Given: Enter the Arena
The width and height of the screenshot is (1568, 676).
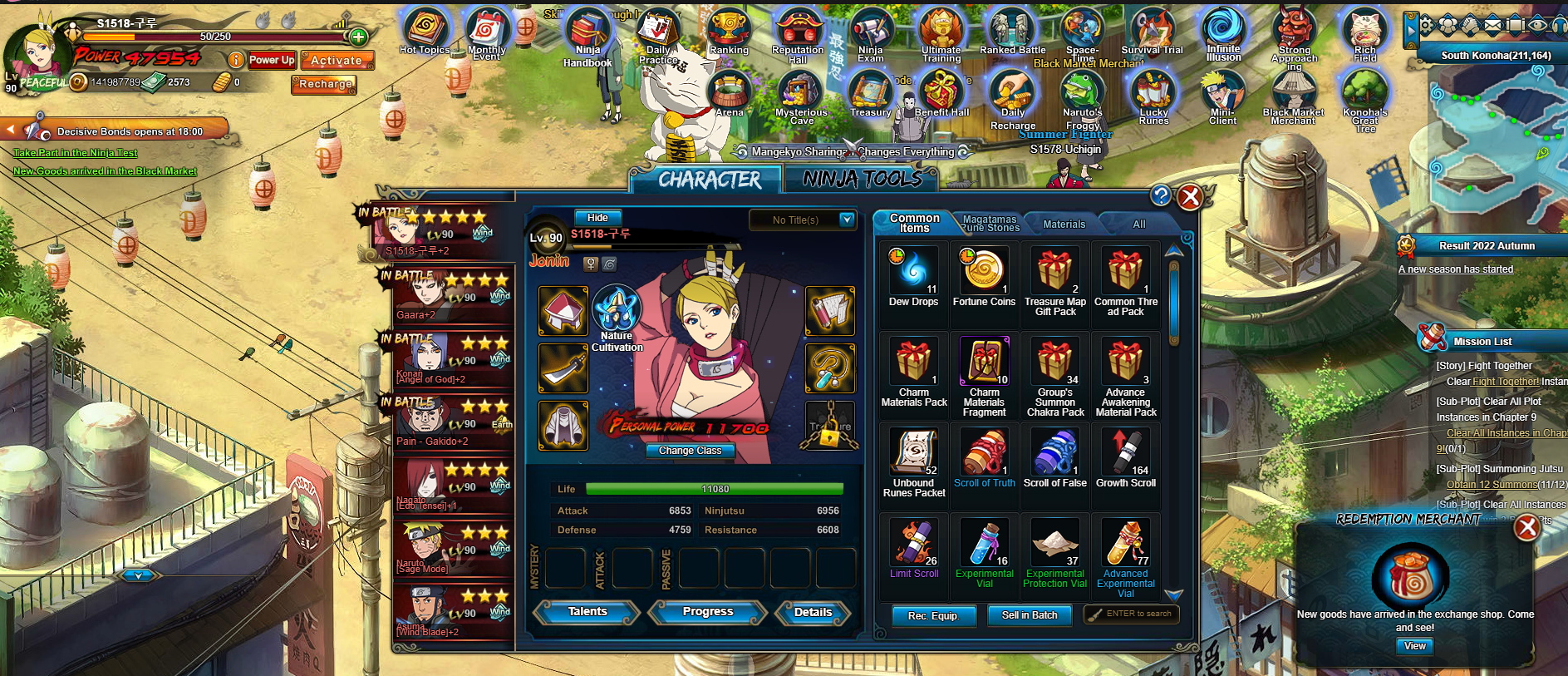Looking at the screenshot, I should [x=729, y=91].
